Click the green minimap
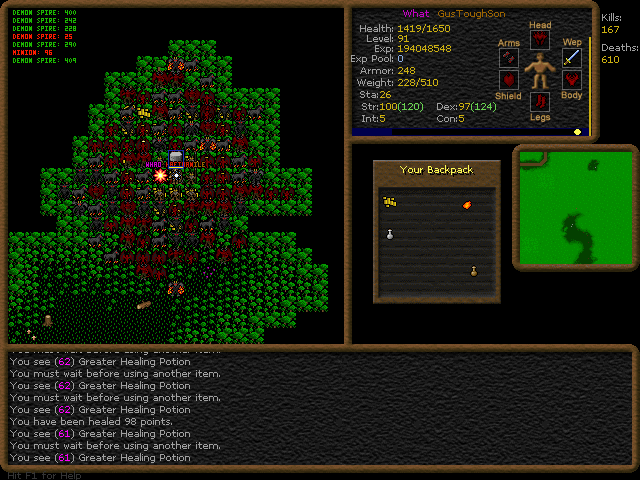 tap(575, 207)
